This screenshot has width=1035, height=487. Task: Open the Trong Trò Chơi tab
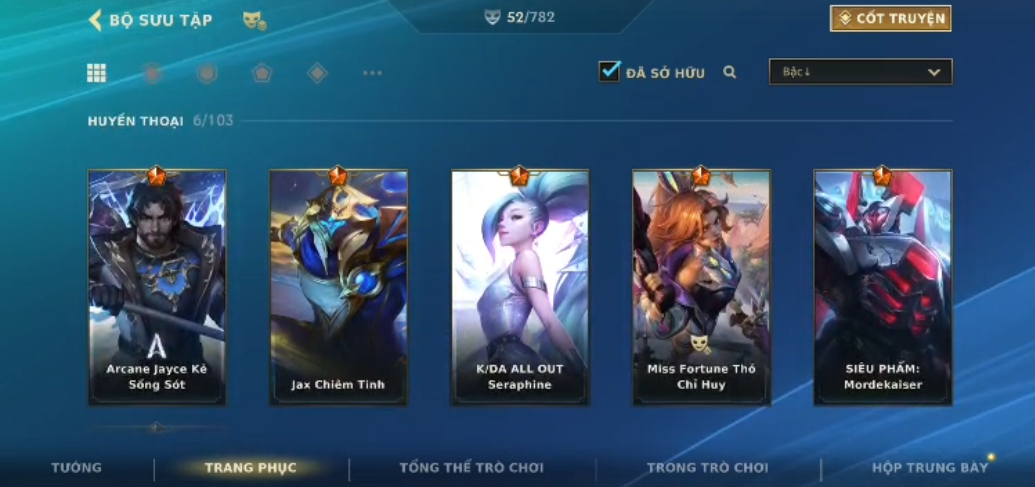pos(708,468)
